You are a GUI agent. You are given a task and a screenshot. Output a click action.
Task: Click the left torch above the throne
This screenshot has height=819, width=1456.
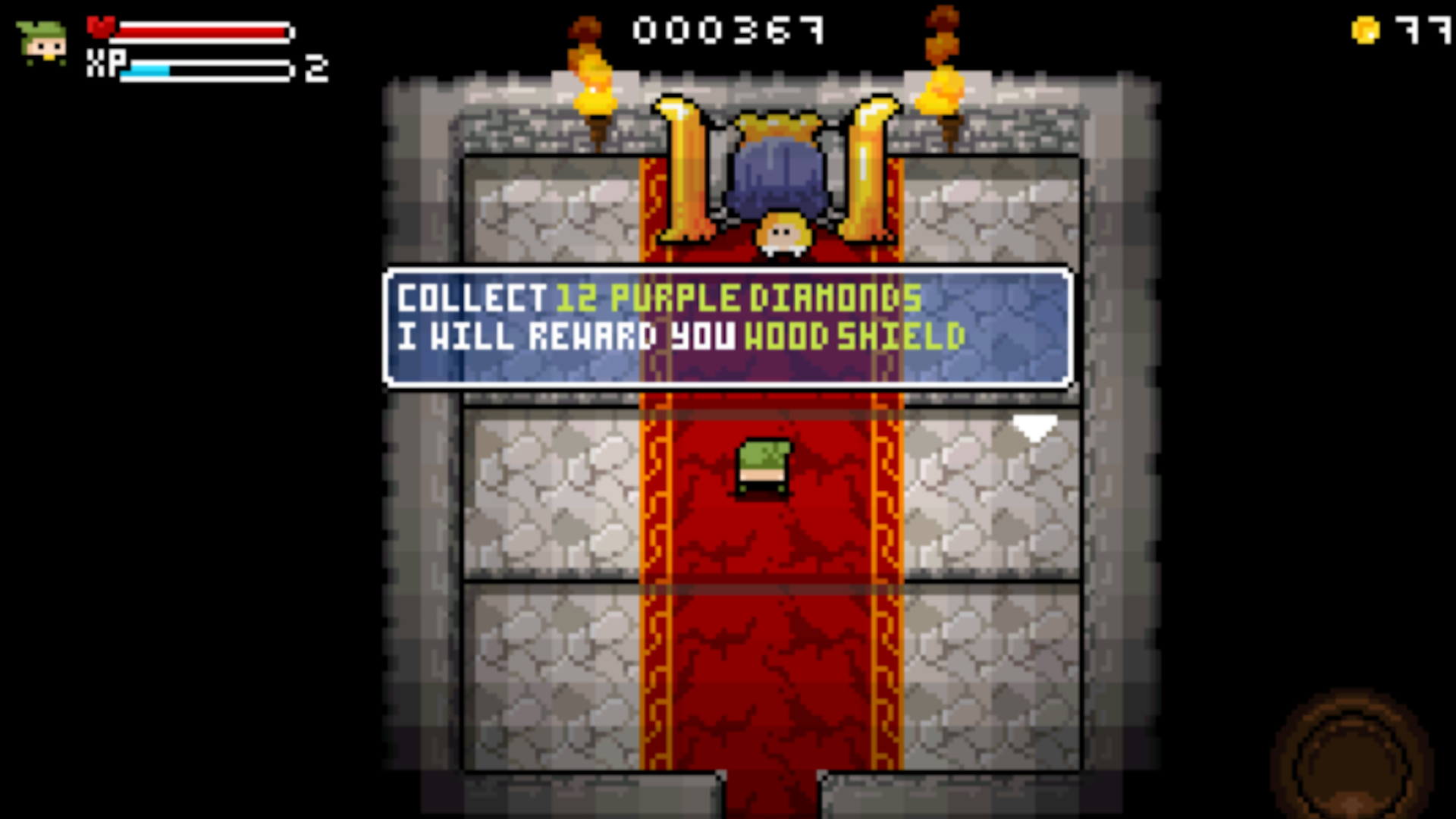click(x=595, y=83)
